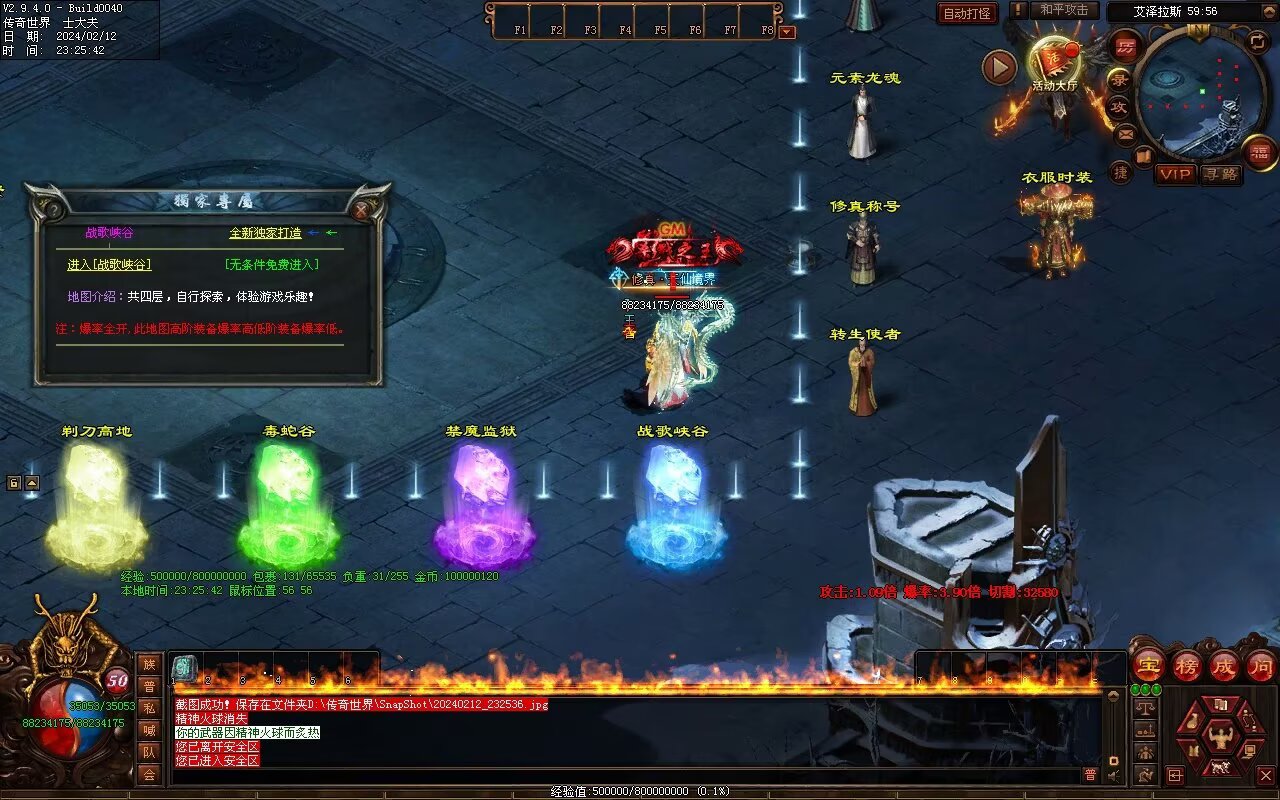Image resolution: width=1280 pixels, height=800 pixels.
Task: Toggle the 自动打怪 auto-fight button
Action: (x=967, y=14)
